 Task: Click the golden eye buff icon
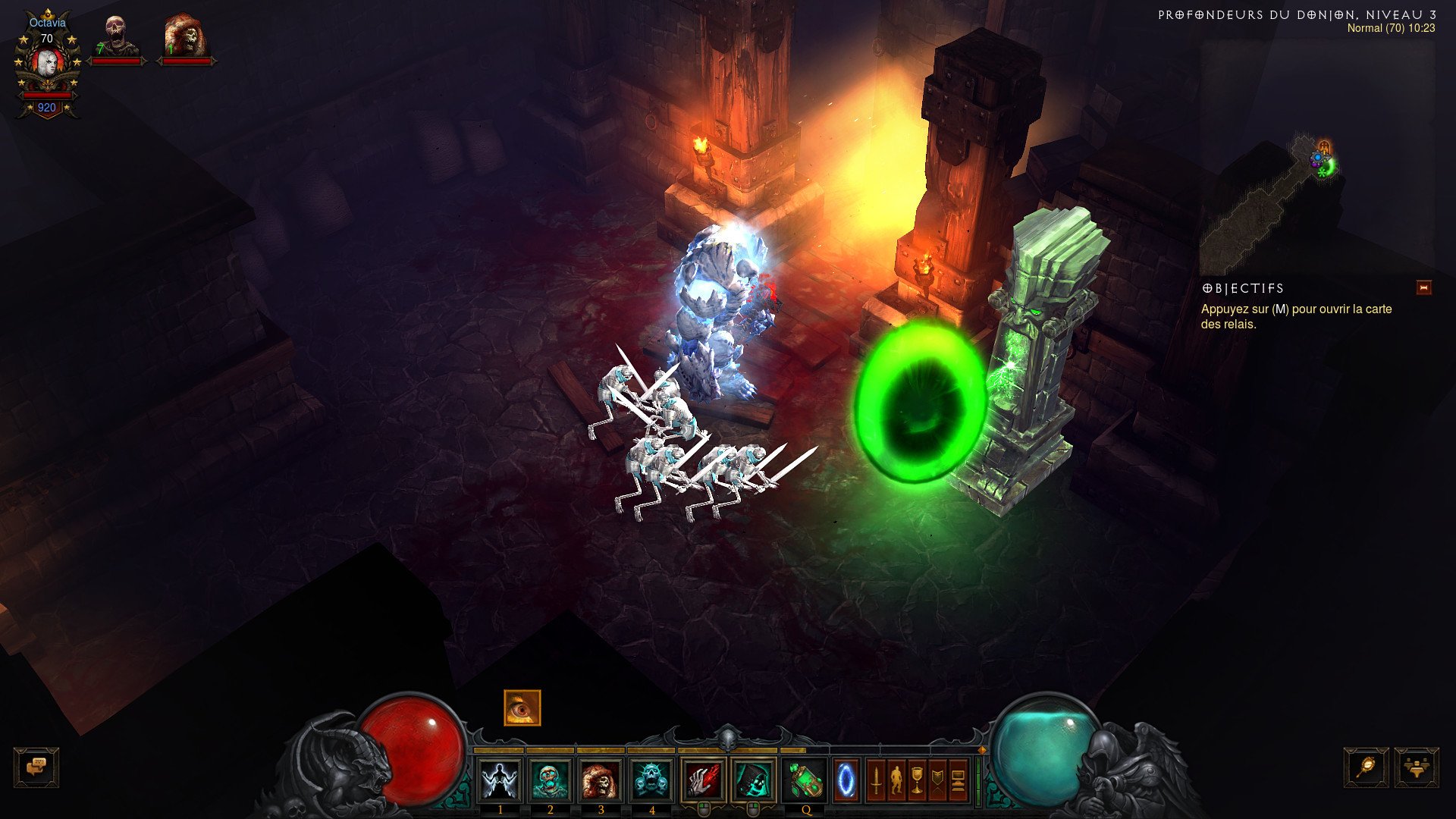click(522, 708)
